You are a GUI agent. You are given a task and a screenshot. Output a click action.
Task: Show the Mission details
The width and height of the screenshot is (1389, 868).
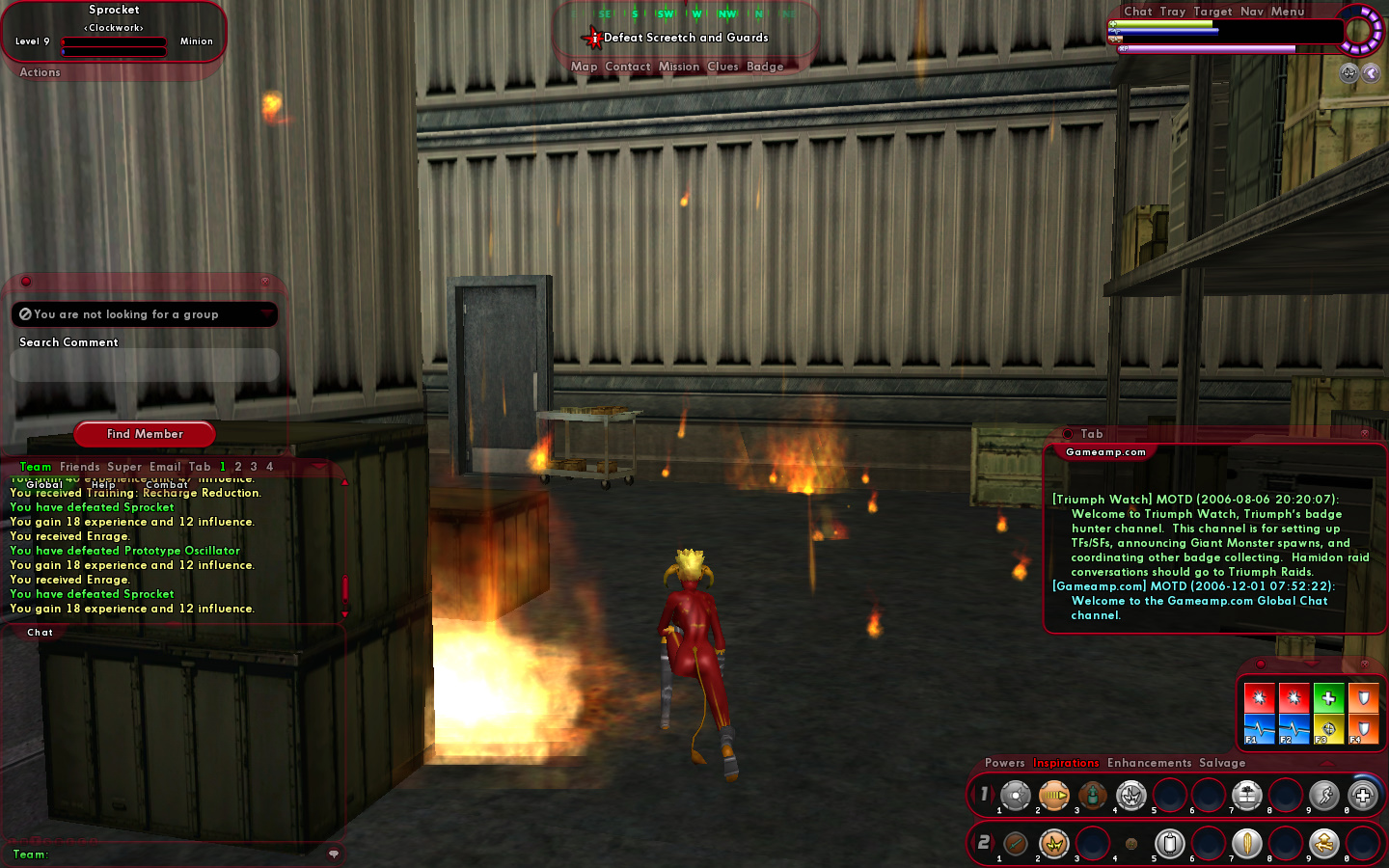[x=678, y=67]
